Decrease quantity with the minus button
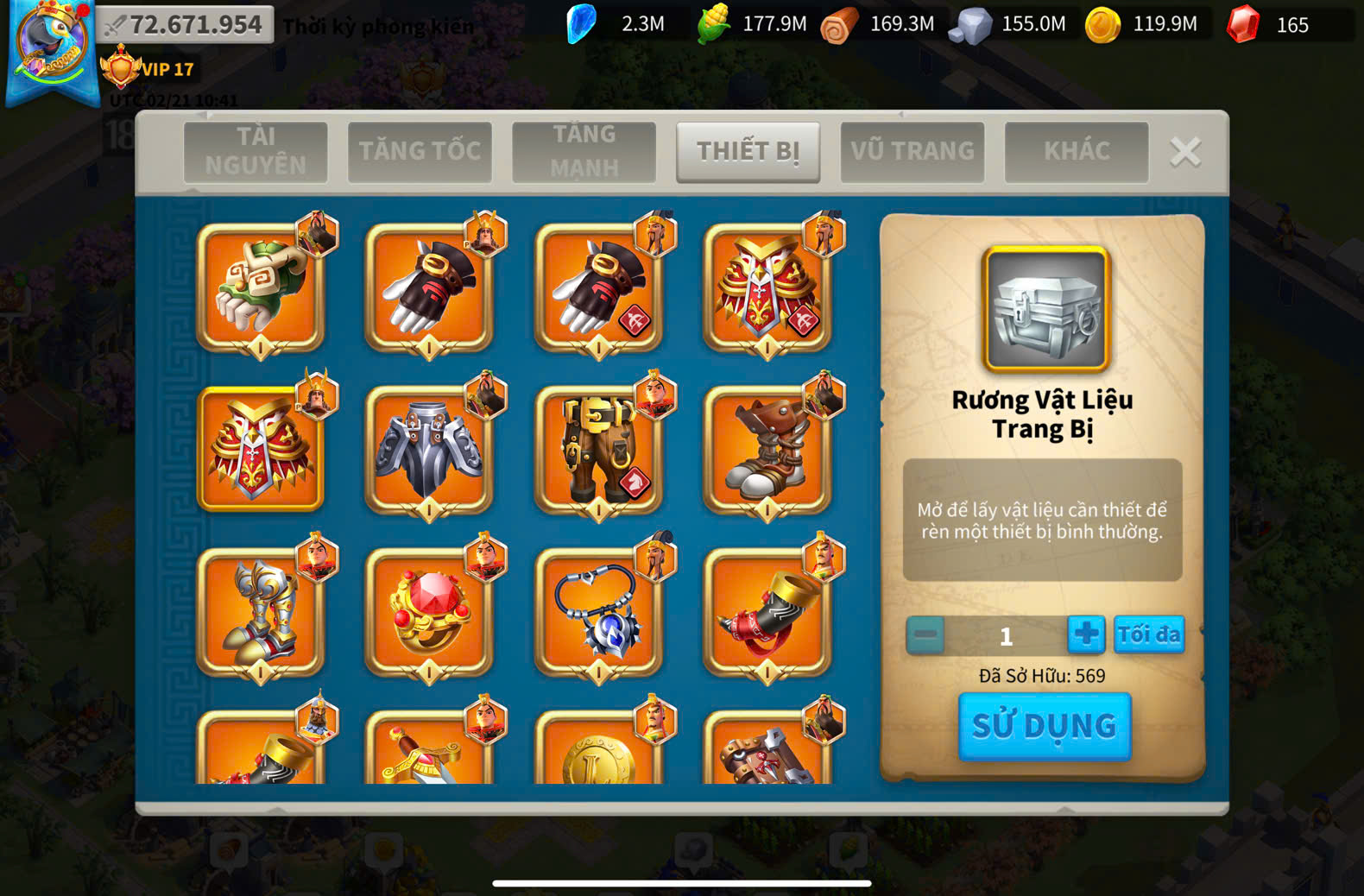This screenshot has width=1364, height=896. pos(925,635)
